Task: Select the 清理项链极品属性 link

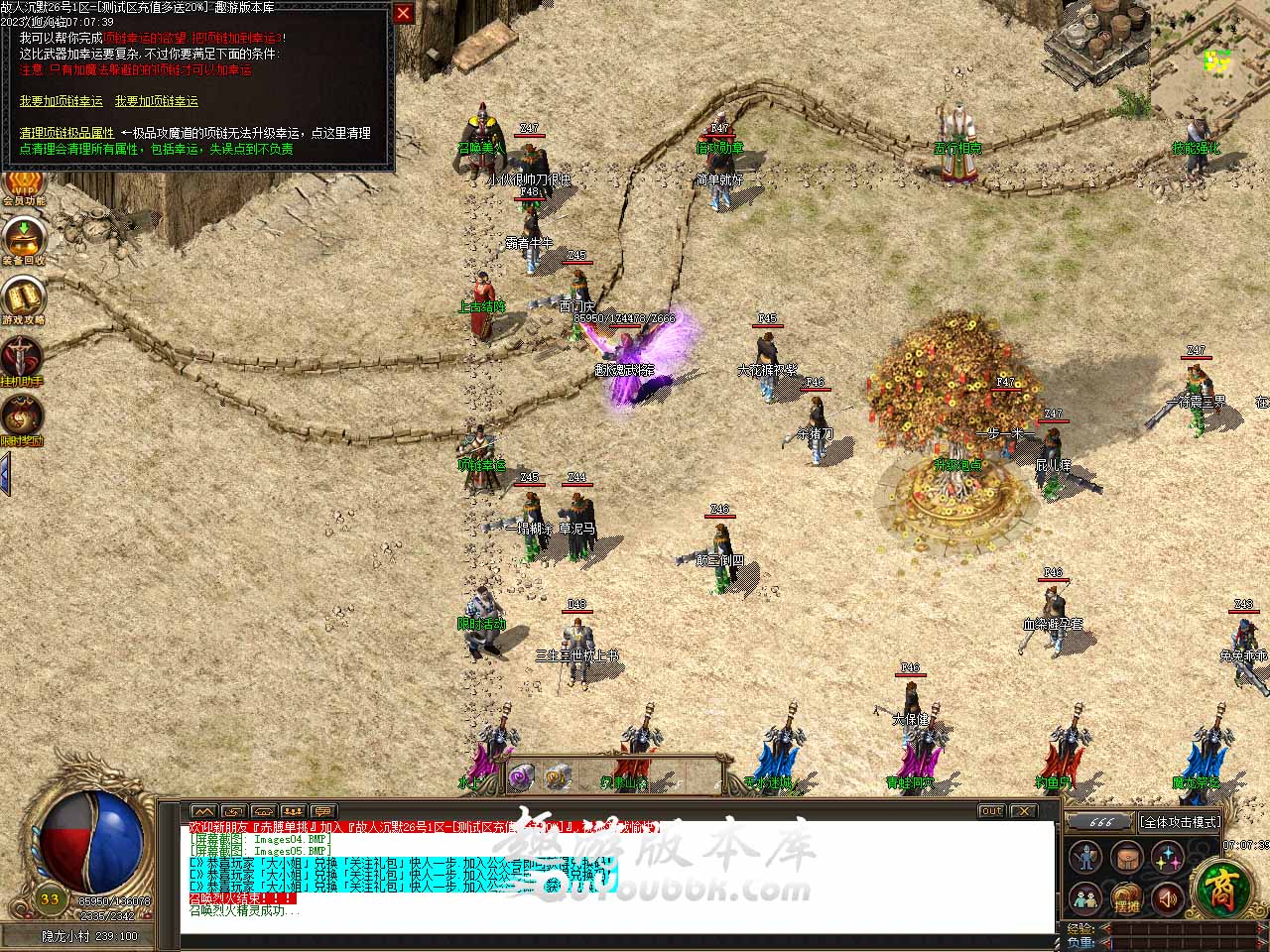Action: (66, 133)
